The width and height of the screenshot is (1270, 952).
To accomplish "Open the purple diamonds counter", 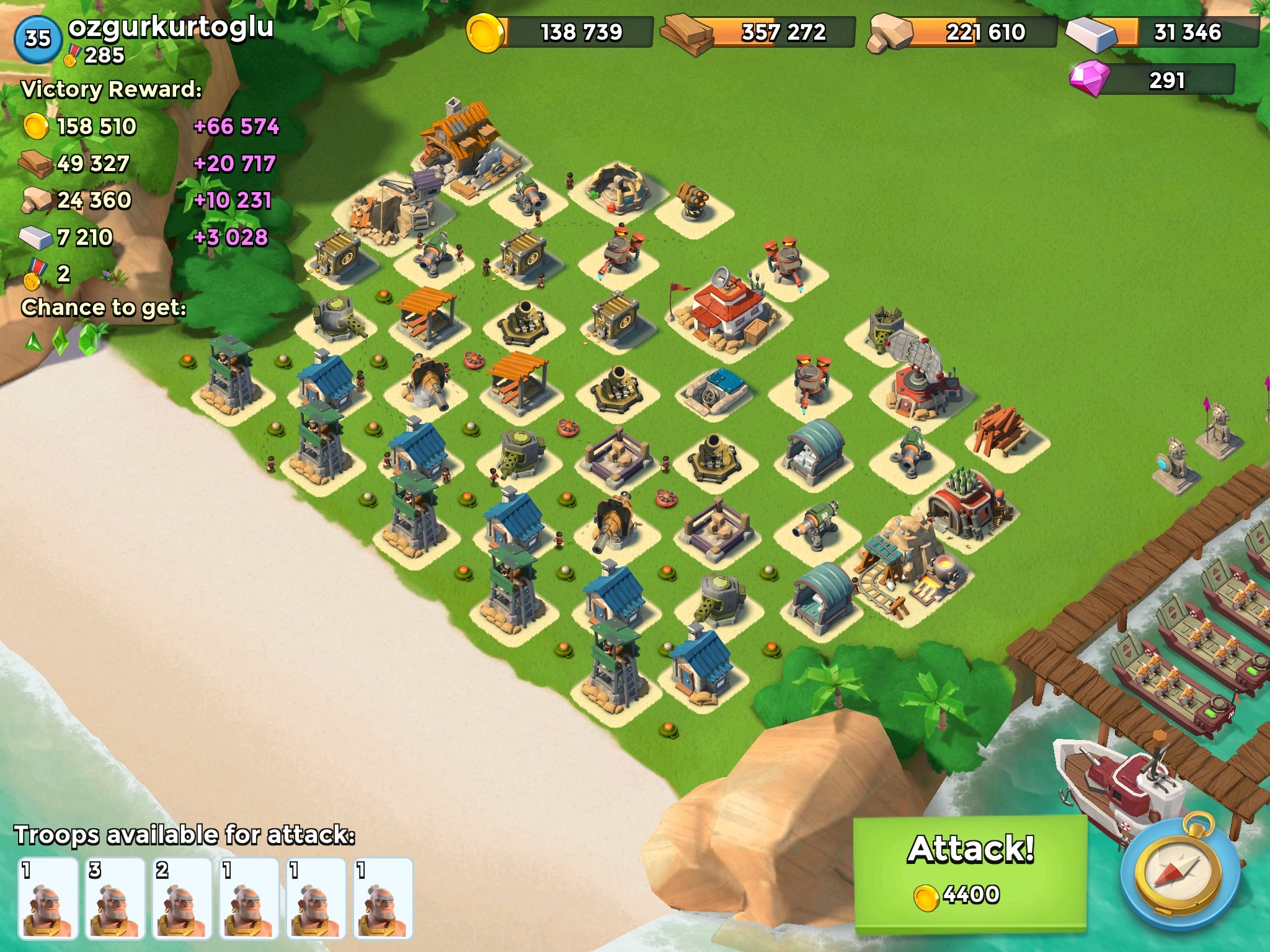I will pos(1153,81).
